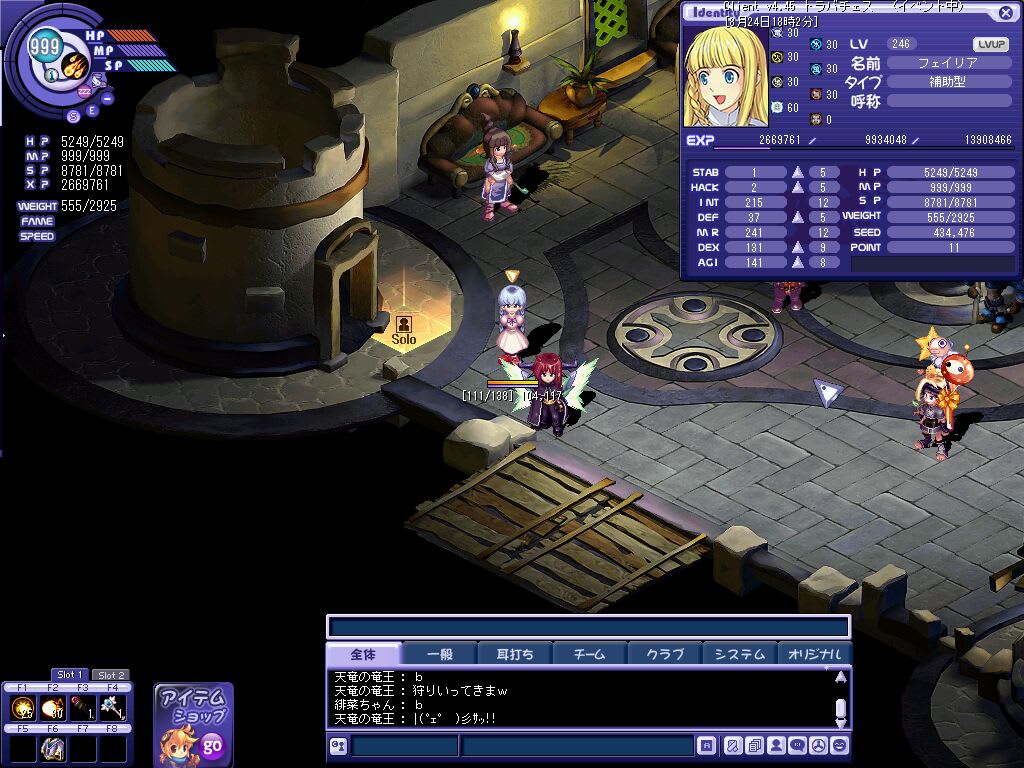This screenshot has width=1024, height=768.
Task: Select the 耳打ち whisper tab
Action: coord(515,654)
